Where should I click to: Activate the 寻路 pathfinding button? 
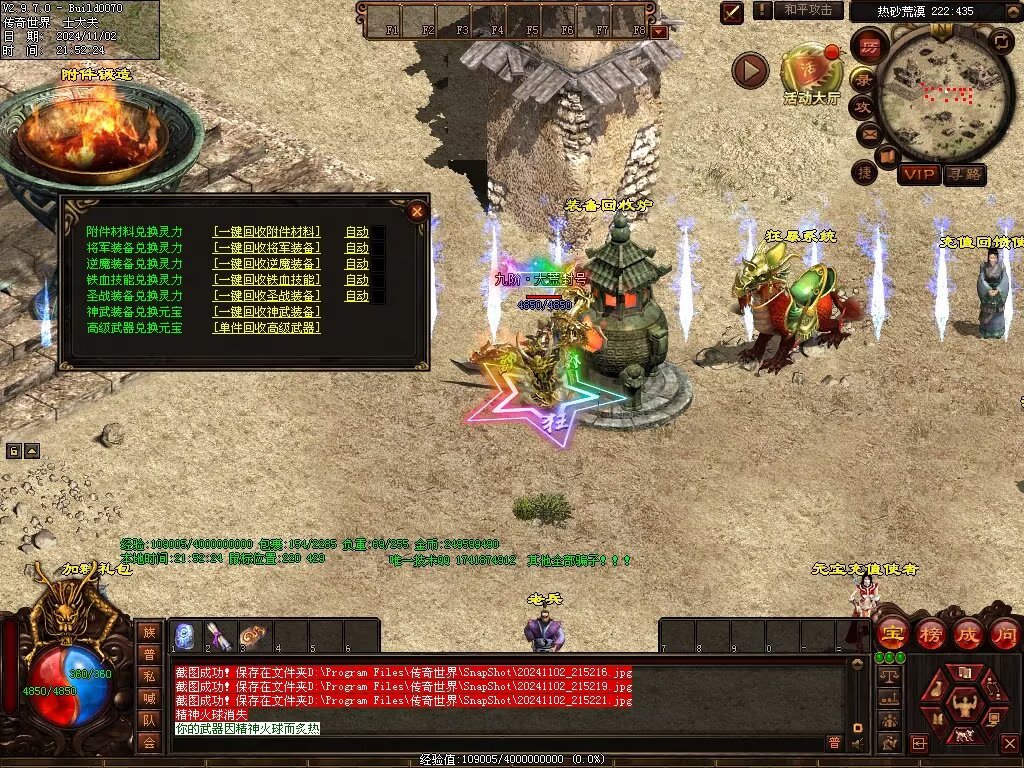(964, 175)
